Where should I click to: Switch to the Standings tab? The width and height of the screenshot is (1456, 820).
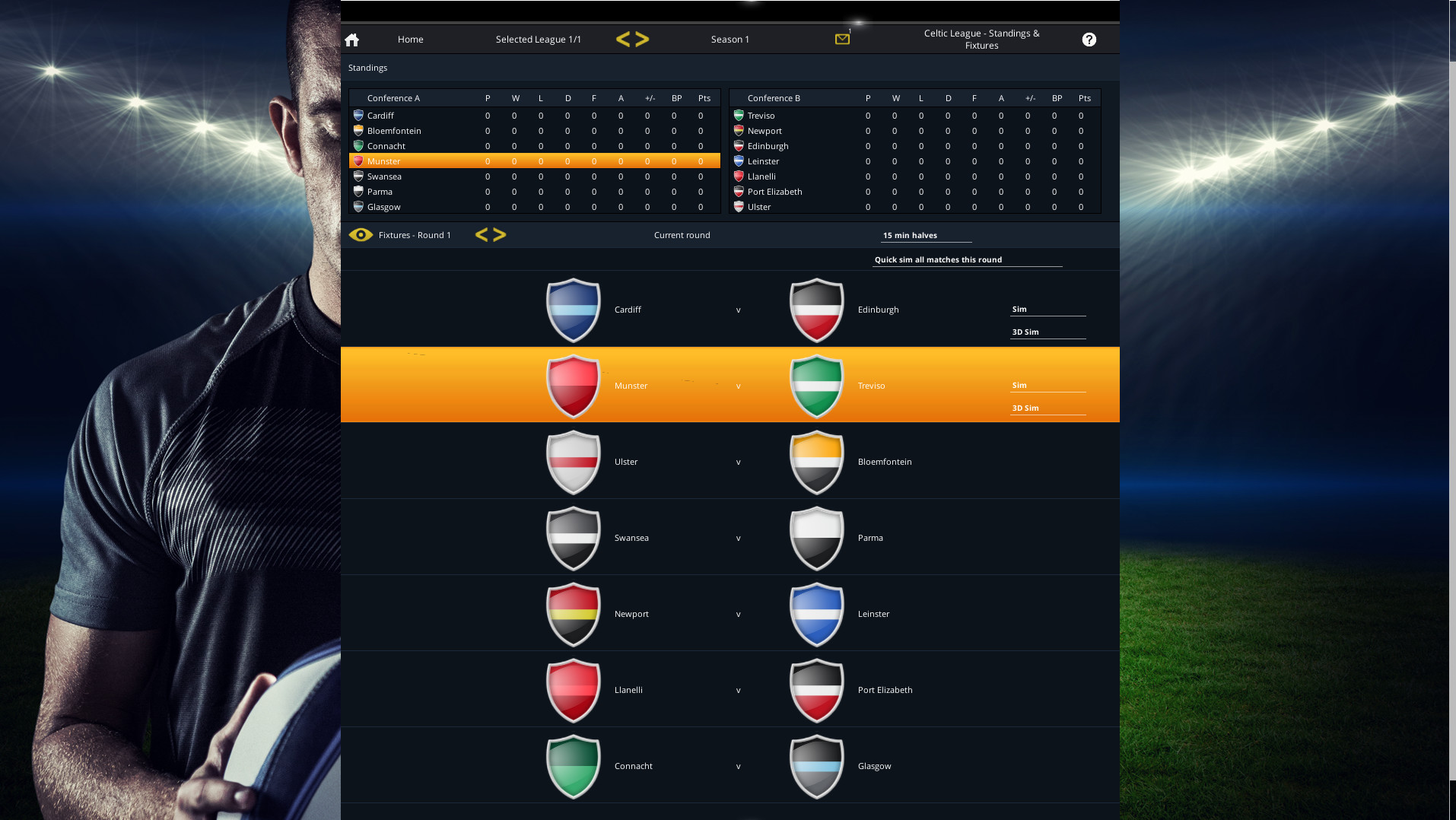coord(367,68)
